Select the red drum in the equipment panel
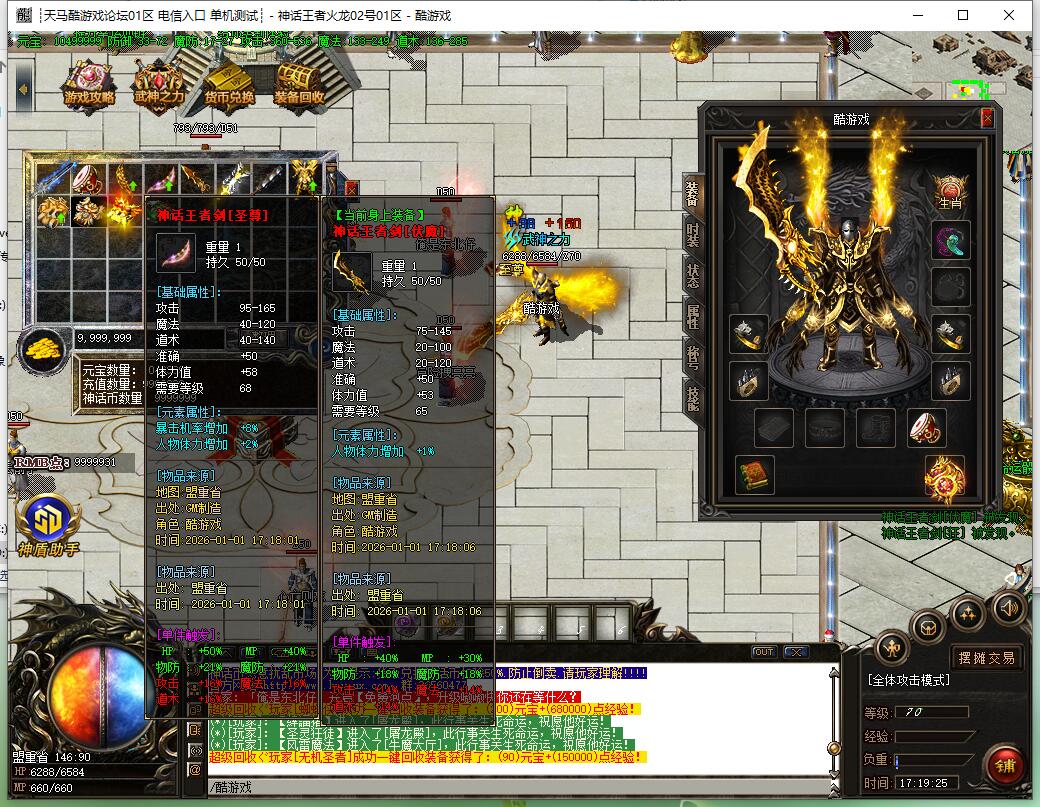The image size is (1040, 807). [927, 427]
